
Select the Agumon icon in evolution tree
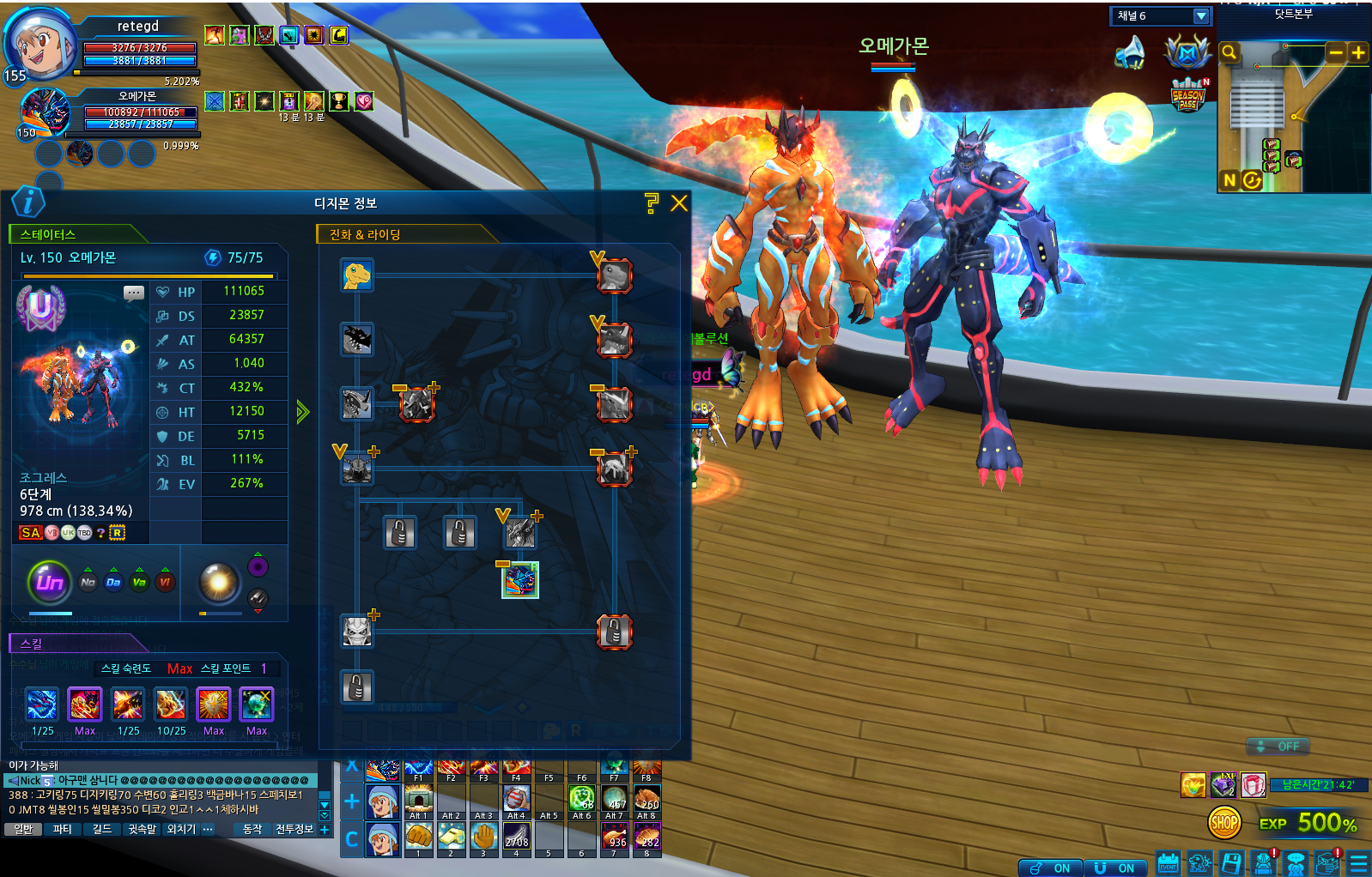pos(356,275)
